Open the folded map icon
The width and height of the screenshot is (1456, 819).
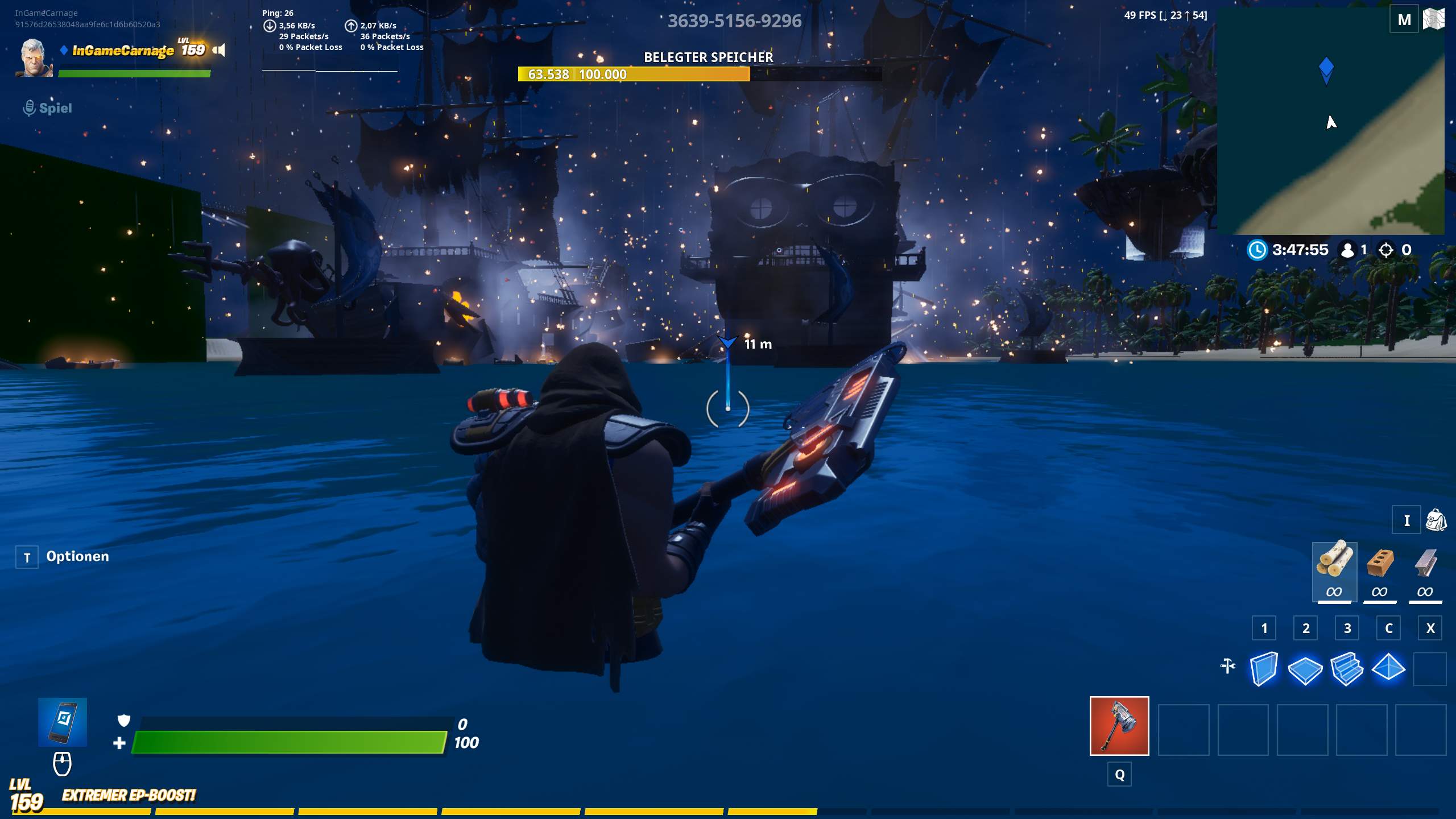(x=1433, y=20)
